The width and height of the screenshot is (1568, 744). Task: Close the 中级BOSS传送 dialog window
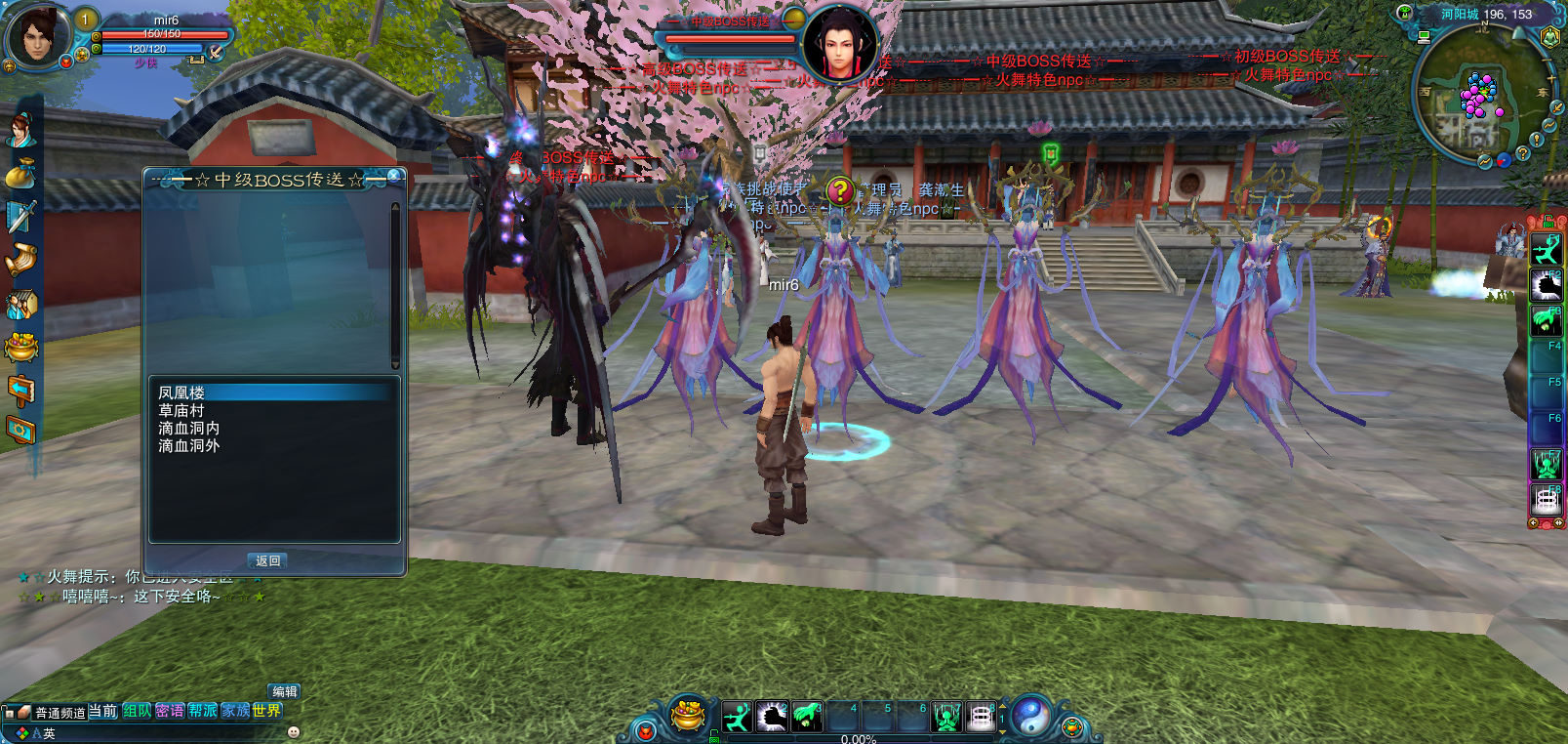[x=394, y=176]
